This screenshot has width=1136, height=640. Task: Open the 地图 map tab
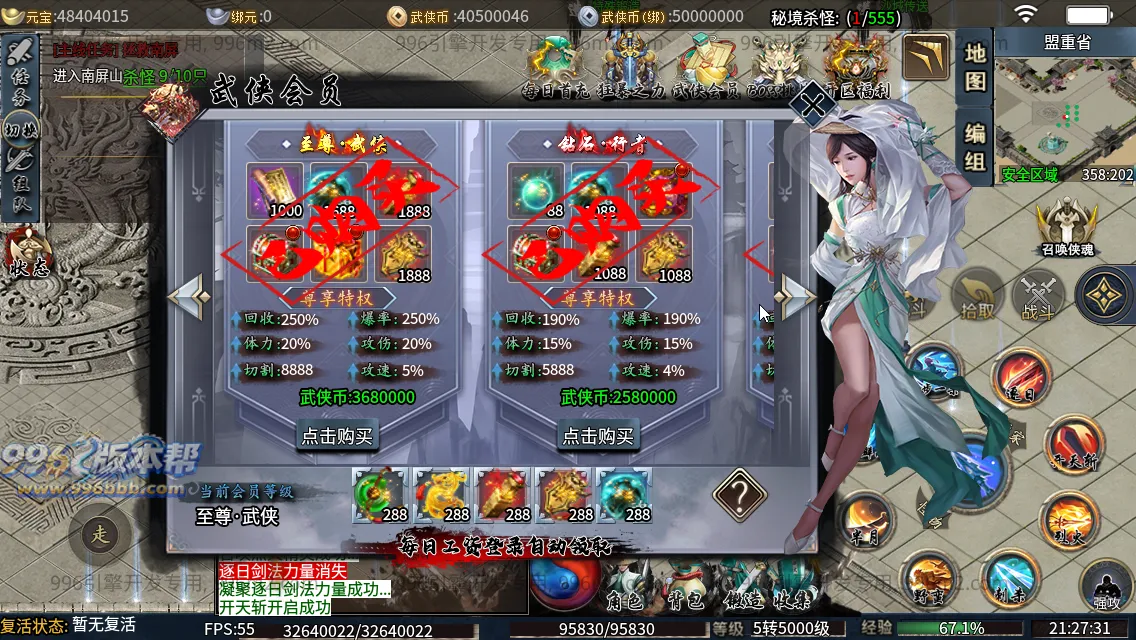point(975,66)
